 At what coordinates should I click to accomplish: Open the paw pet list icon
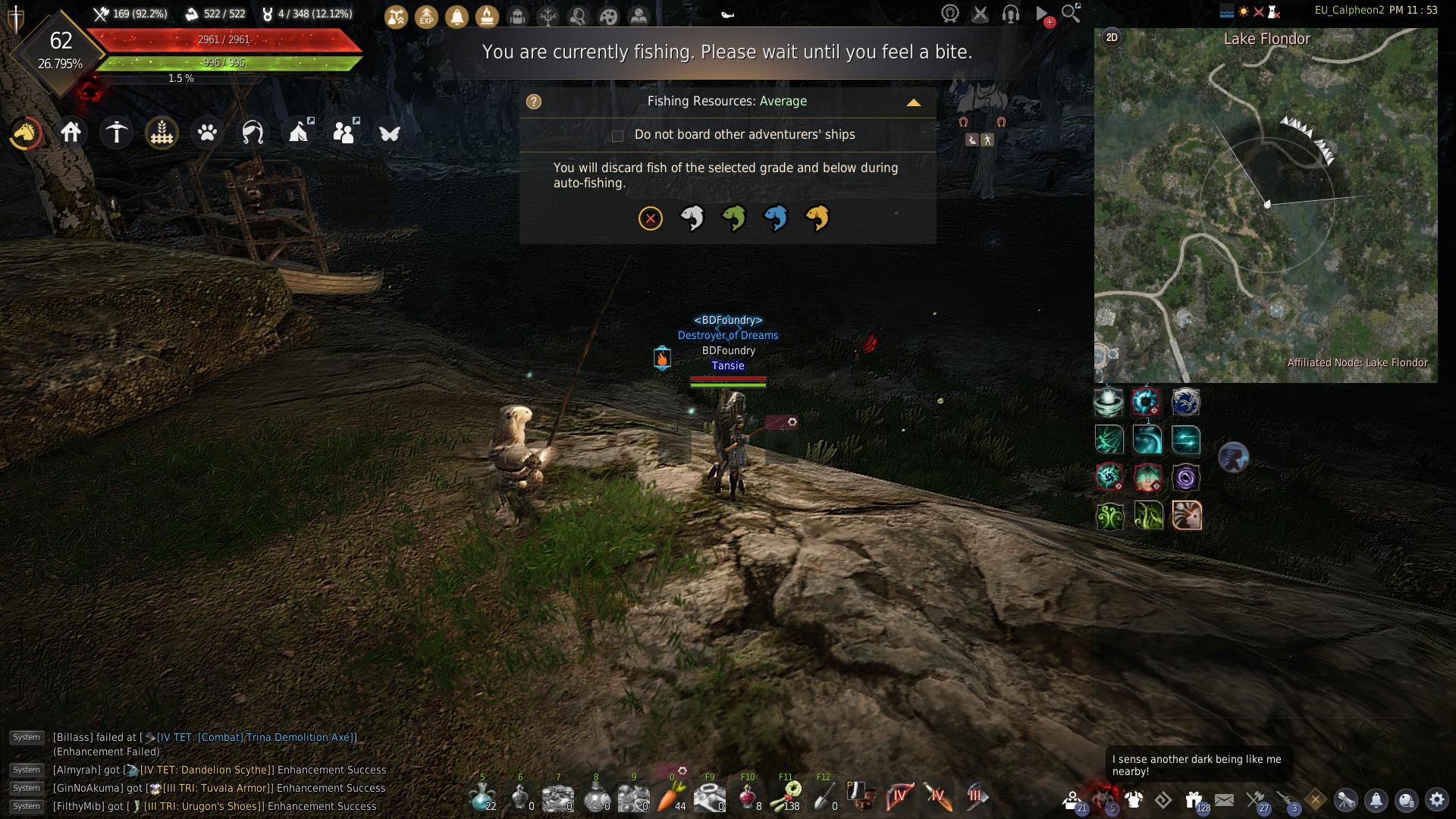click(x=207, y=133)
